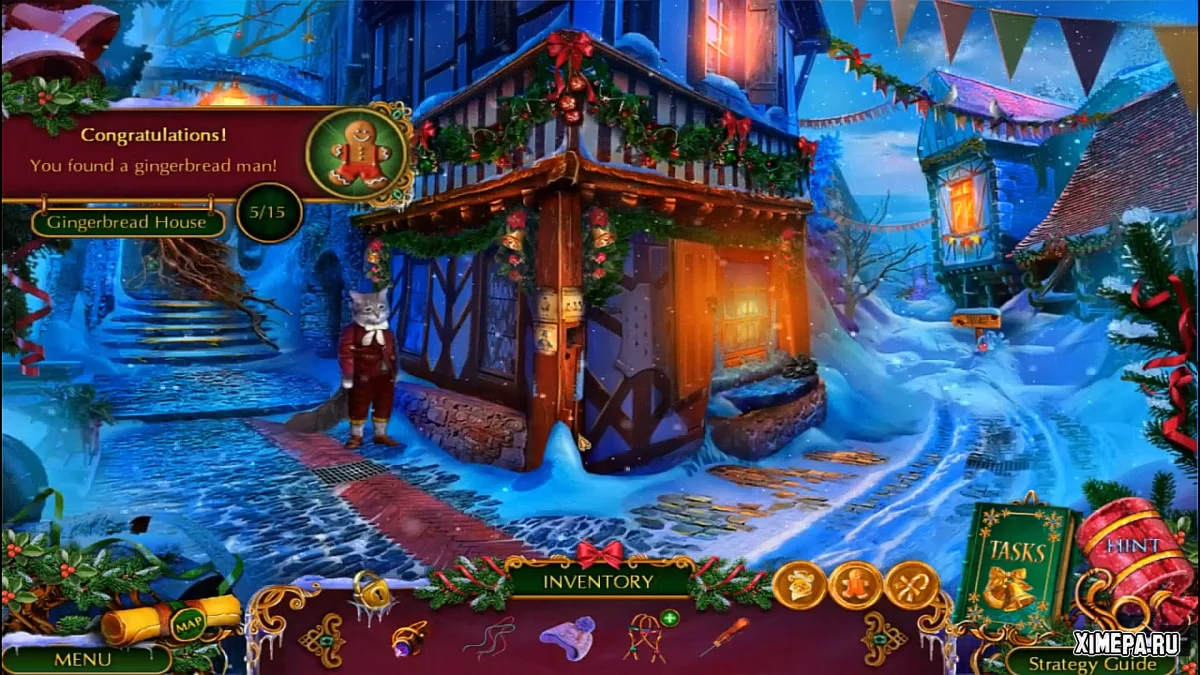Select the purple knit hat item
Screen dimensions: 1200x675
tap(567, 637)
